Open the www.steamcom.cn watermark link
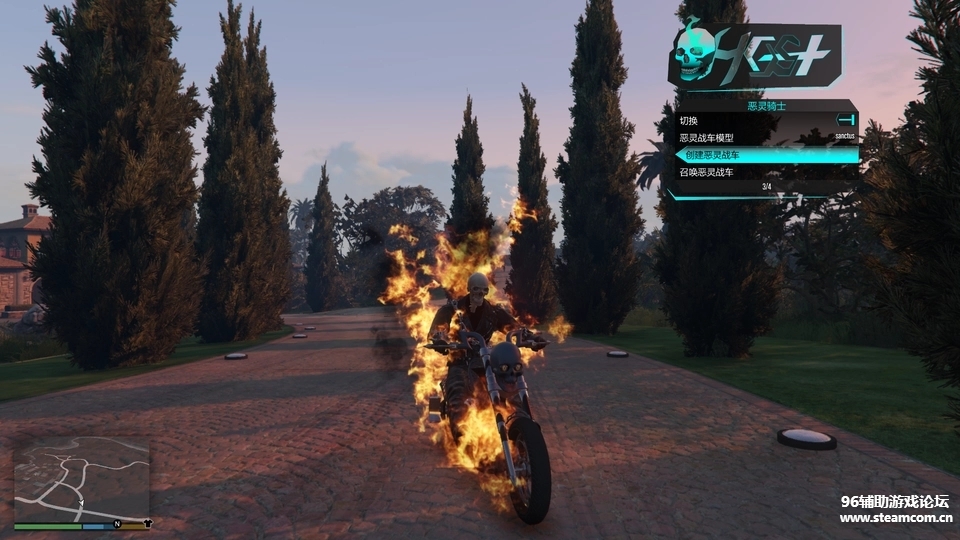 tap(893, 518)
